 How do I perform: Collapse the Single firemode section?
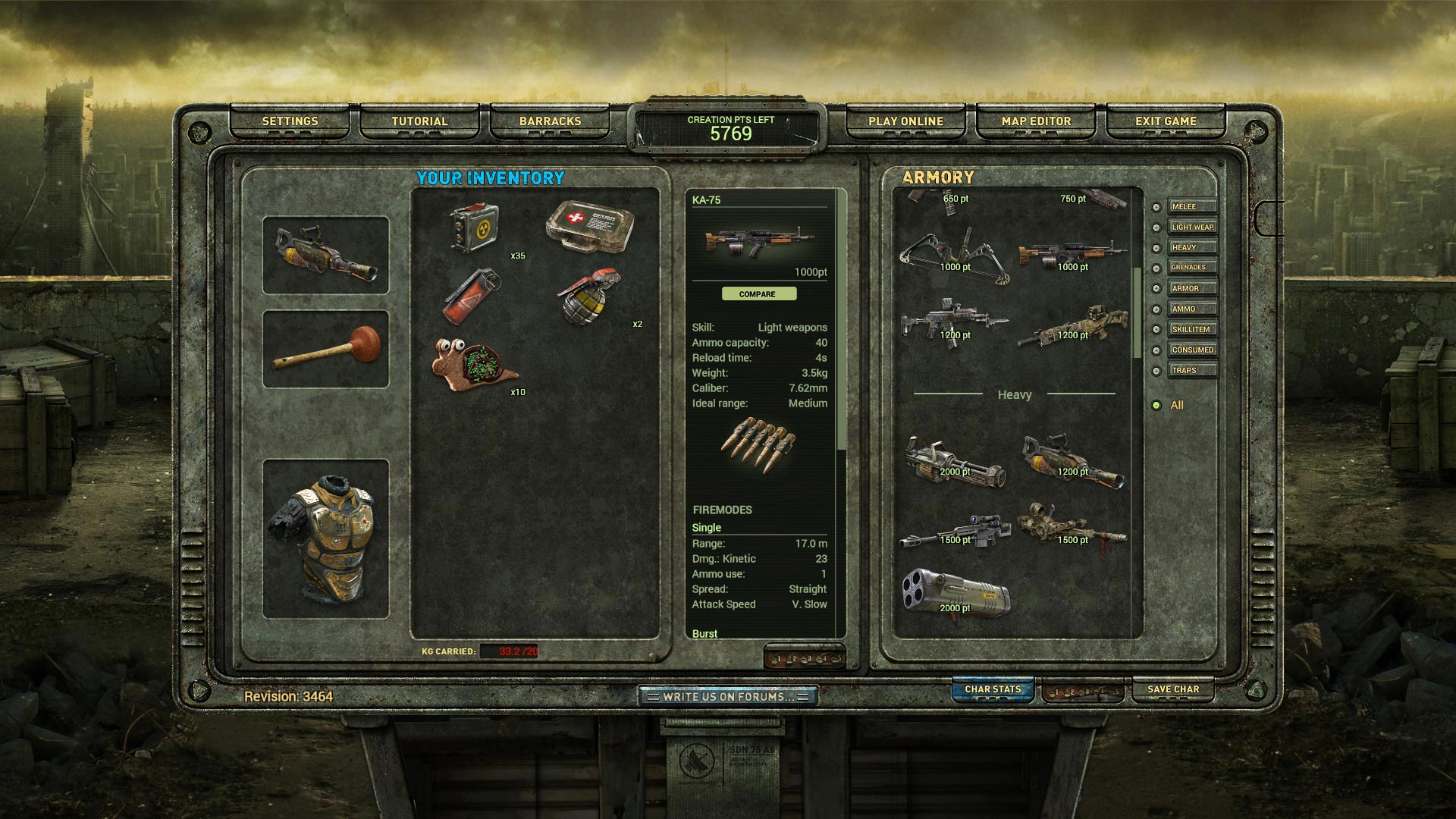(705, 527)
